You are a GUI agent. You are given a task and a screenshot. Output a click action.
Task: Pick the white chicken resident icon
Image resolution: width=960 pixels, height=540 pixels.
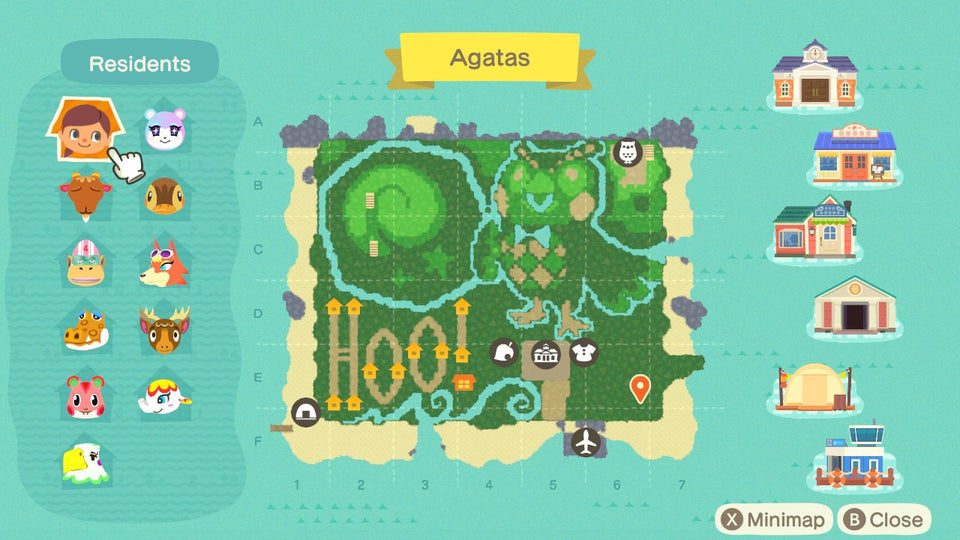163,396
